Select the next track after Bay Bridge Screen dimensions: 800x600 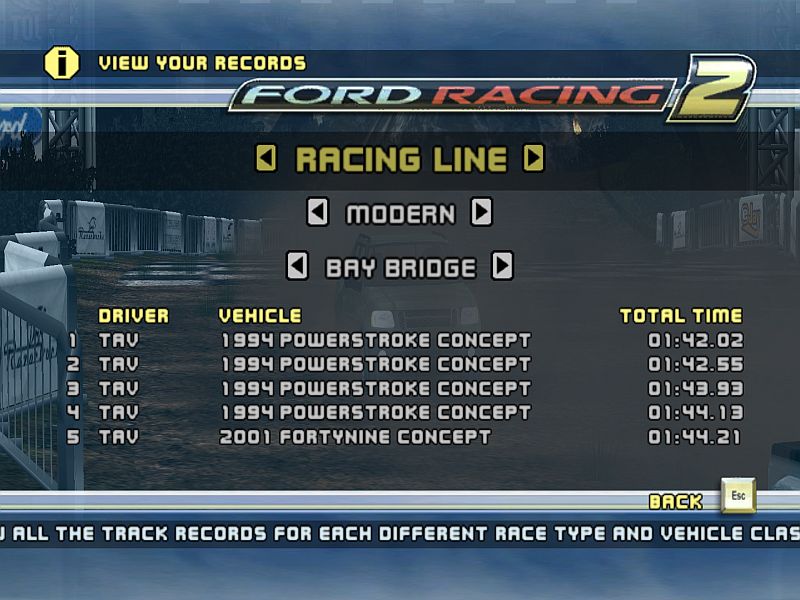(502, 267)
